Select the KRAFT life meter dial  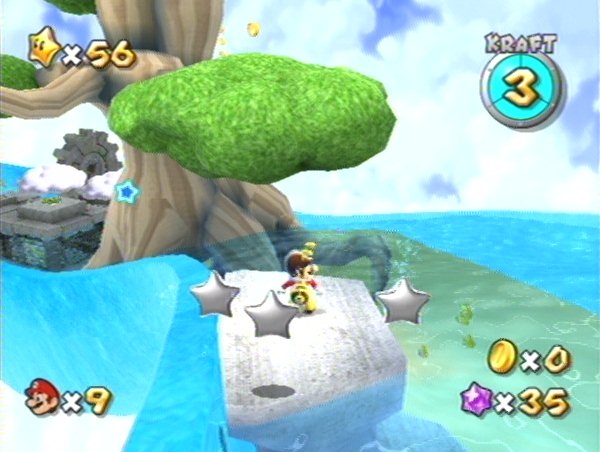pos(521,86)
